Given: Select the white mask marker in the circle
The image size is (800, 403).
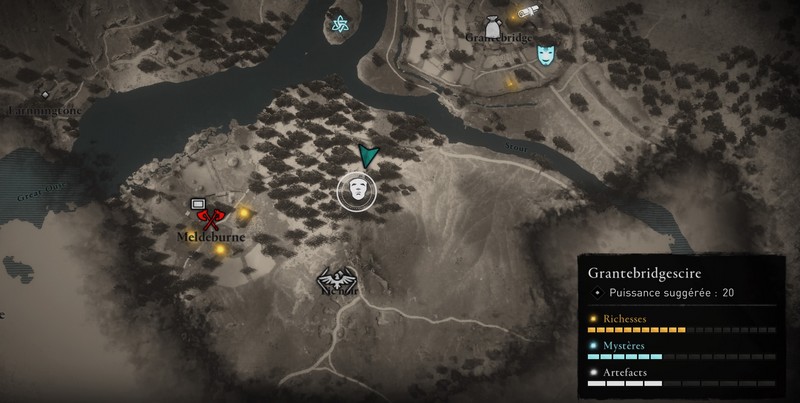Looking at the screenshot, I should point(356,190).
